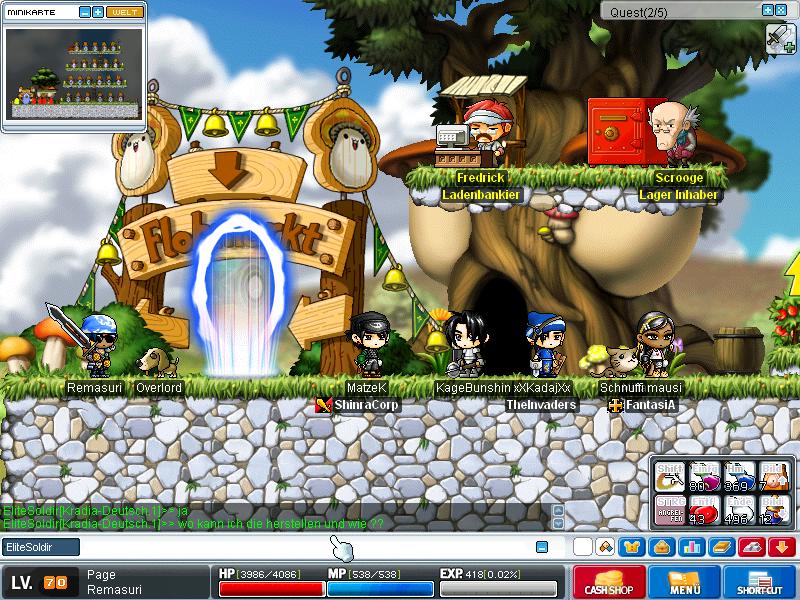Expand the Minikarte with the plus button
Screen dimensions: 800x600
[x=98, y=12]
